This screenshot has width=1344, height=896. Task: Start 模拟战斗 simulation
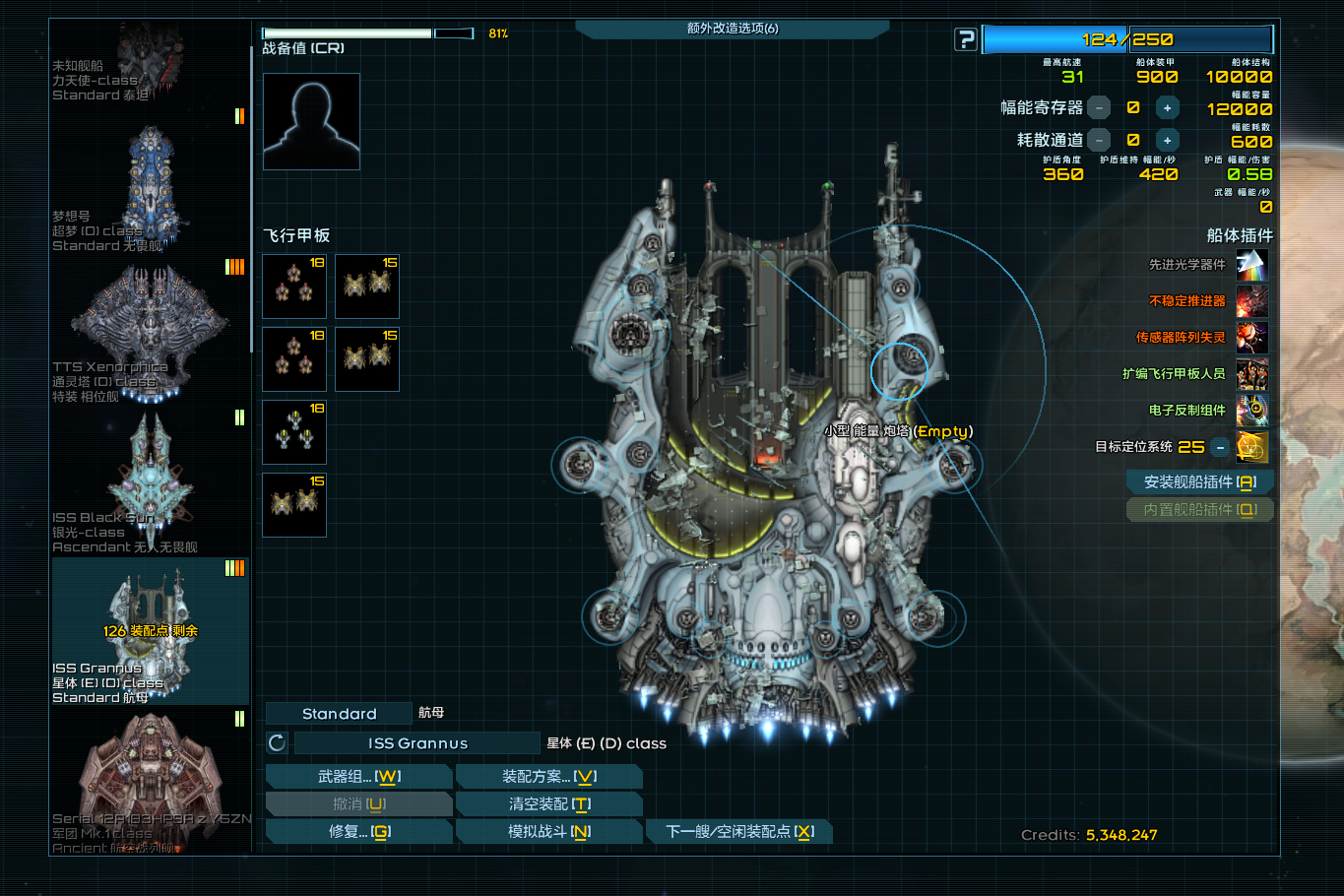pyautogui.click(x=548, y=832)
